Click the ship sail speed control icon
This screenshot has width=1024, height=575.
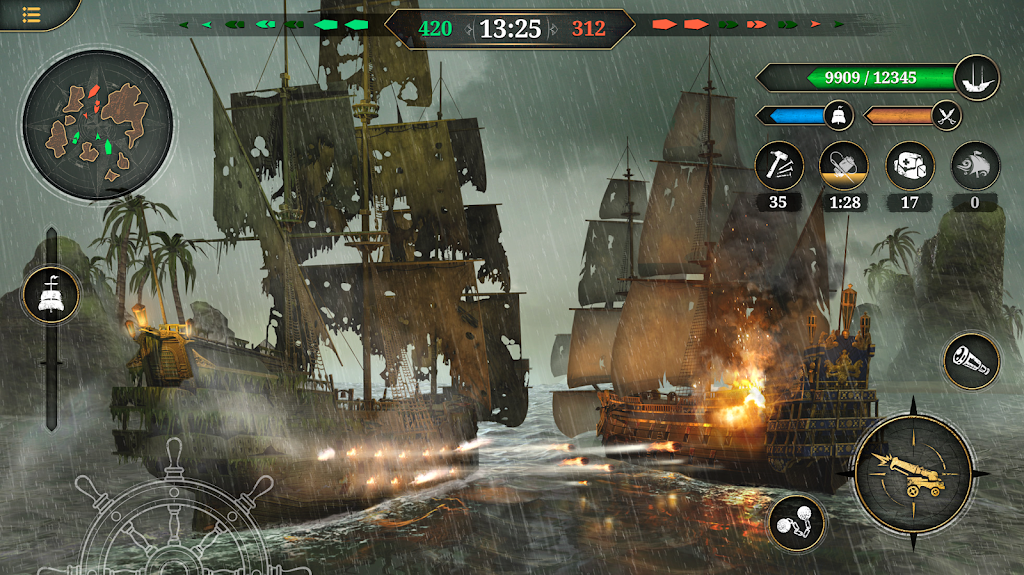[x=51, y=295]
